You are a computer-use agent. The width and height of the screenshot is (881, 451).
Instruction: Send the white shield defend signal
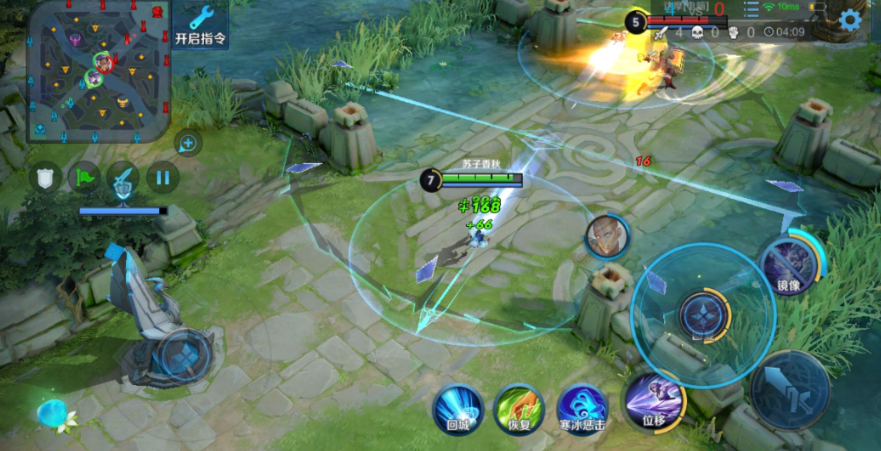[44, 179]
